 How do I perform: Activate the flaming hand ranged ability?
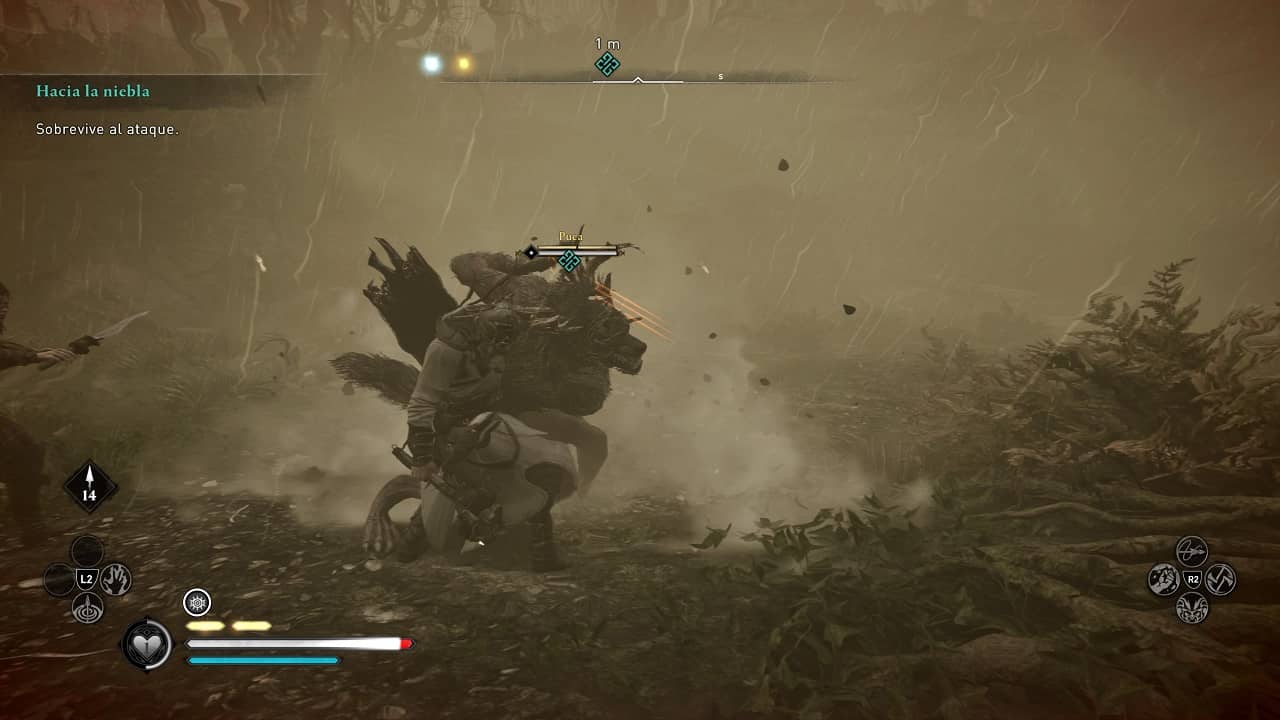(116, 579)
